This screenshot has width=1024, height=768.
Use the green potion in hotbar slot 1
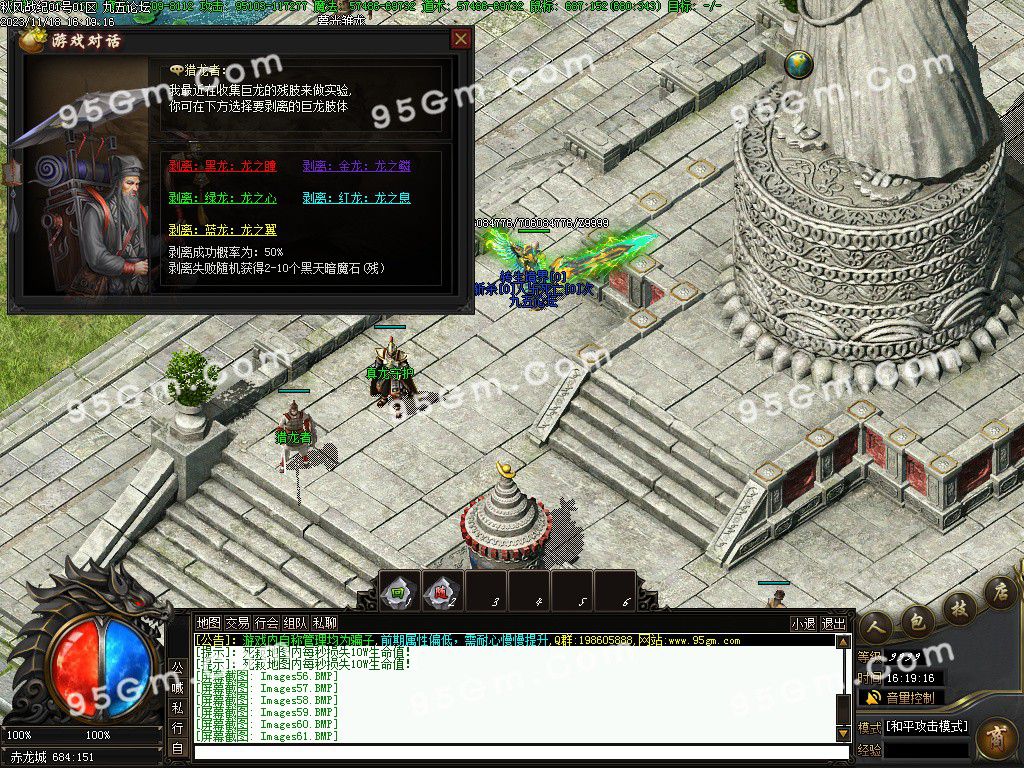[x=397, y=591]
